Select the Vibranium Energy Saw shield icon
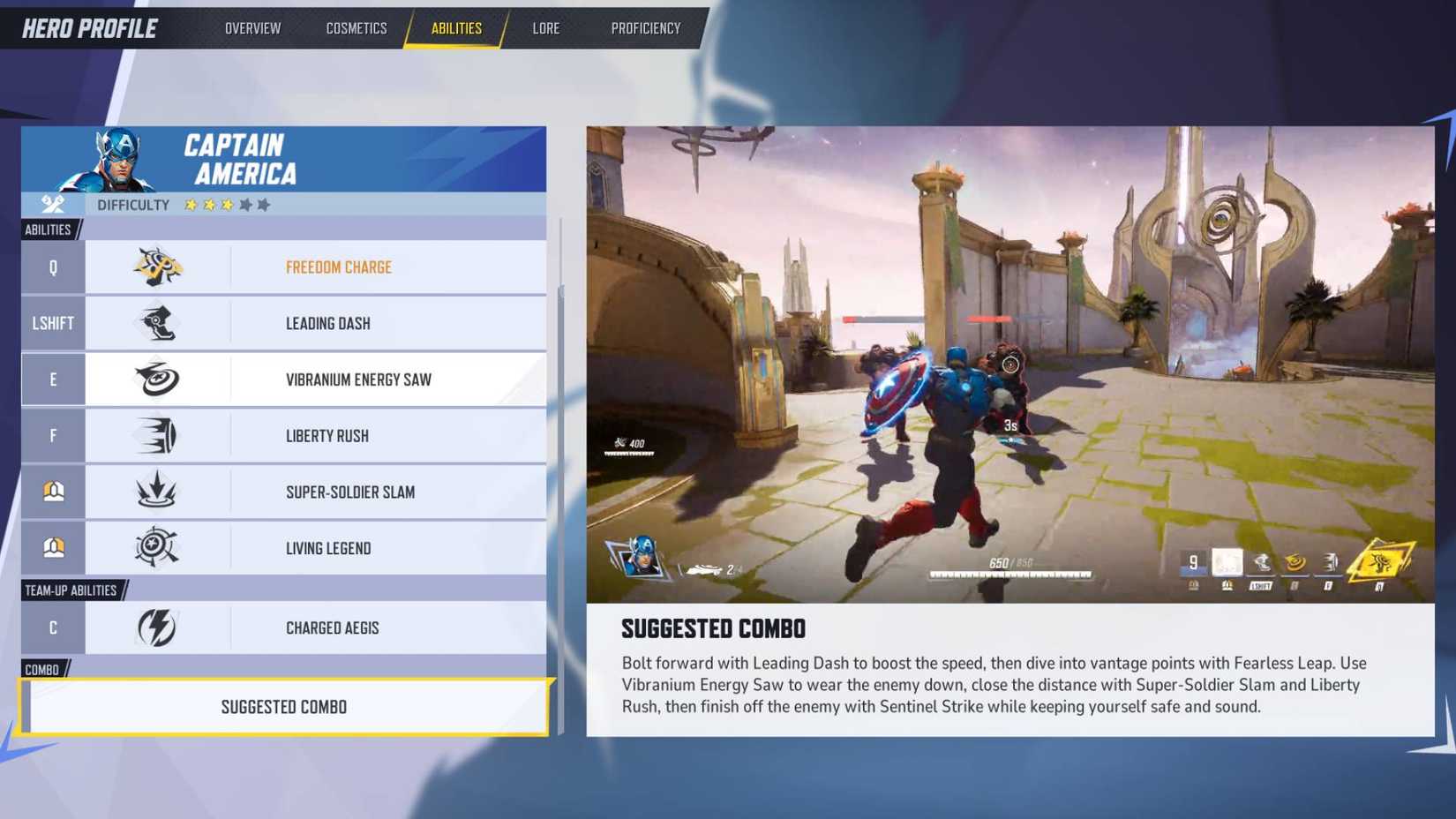The width and height of the screenshot is (1456, 819). click(x=160, y=379)
